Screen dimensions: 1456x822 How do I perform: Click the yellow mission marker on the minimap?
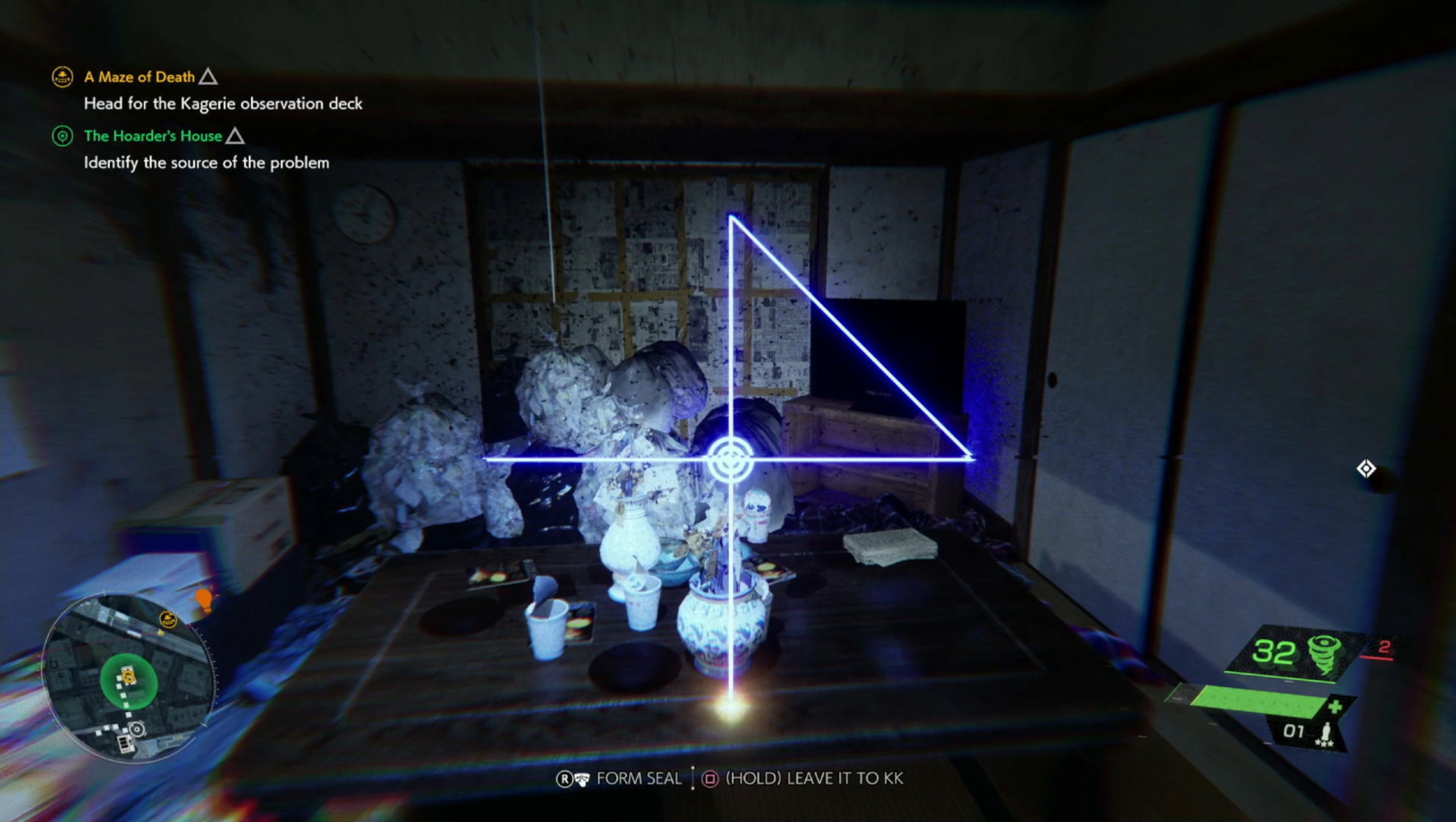(x=168, y=619)
